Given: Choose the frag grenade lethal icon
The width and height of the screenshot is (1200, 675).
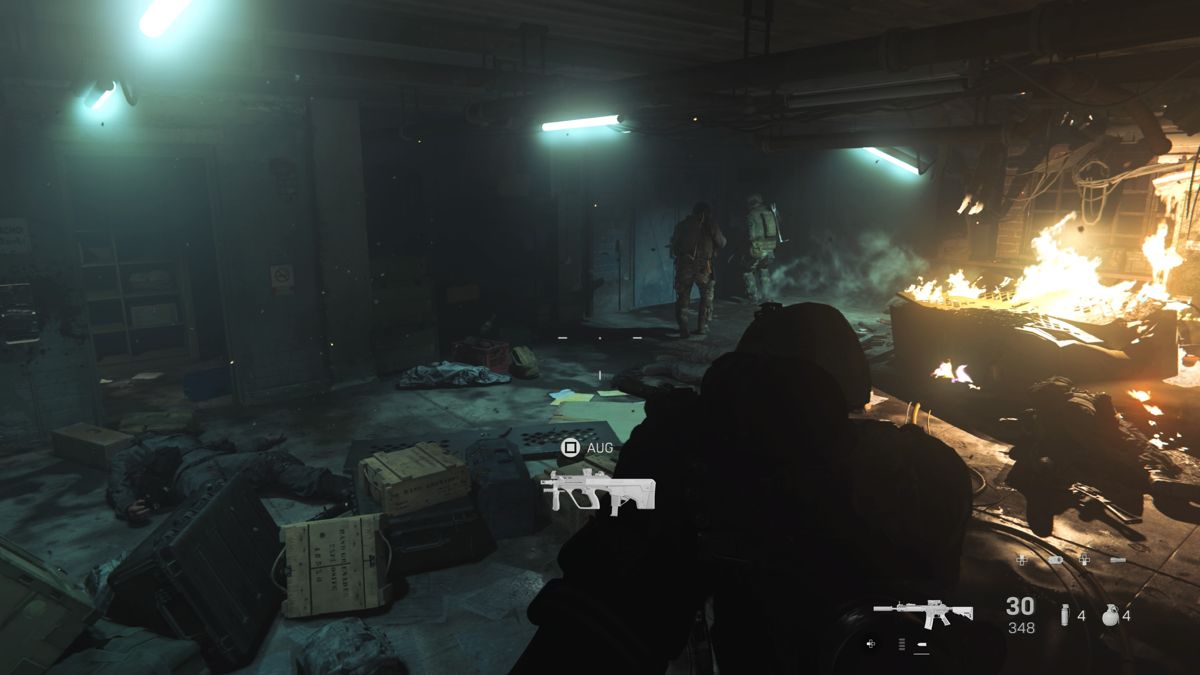Looking at the screenshot, I should (1110, 615).
